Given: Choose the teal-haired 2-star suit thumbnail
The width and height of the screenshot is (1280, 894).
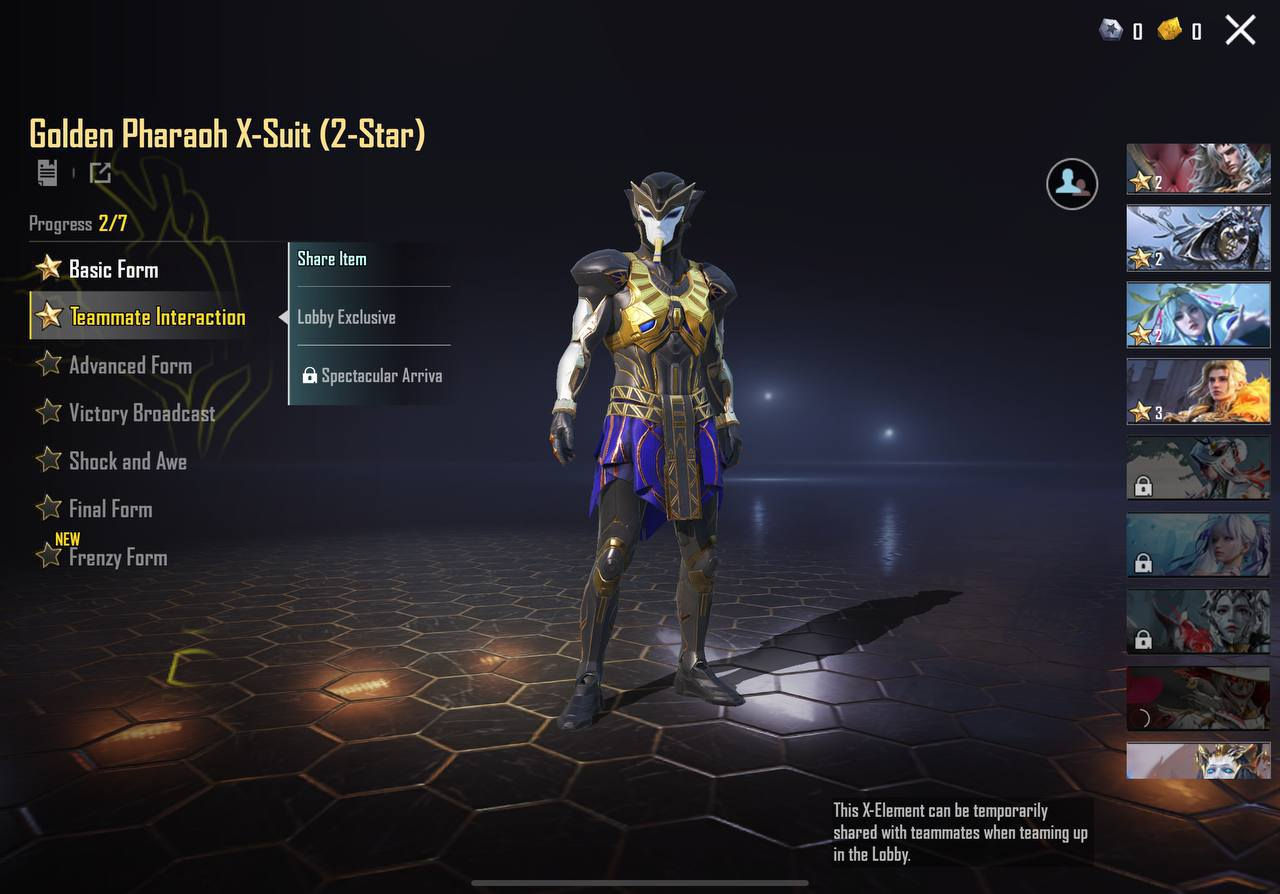Looking at the screenshot, I should point(1198,314).
